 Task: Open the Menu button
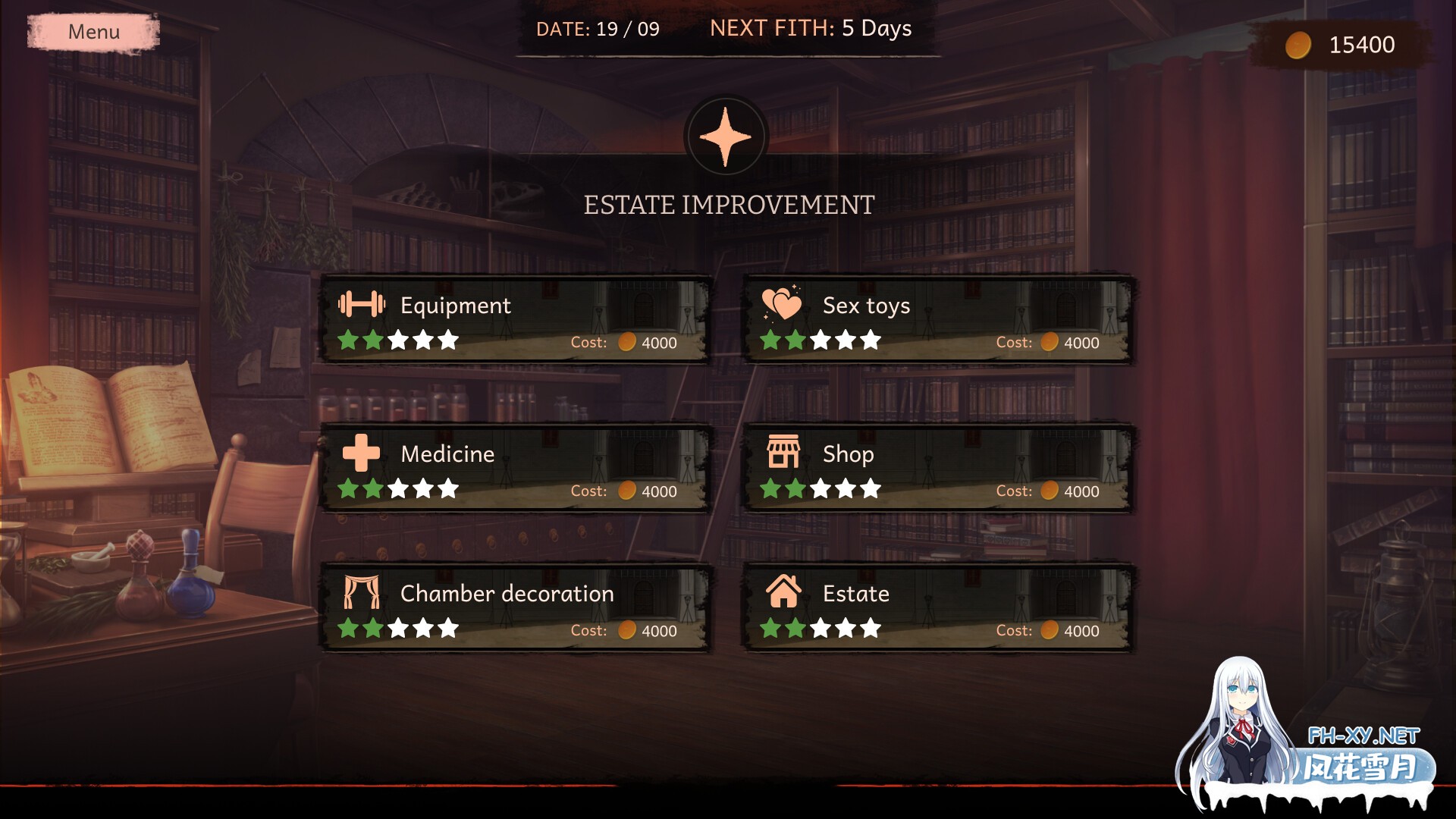click(x=93, y=32)
